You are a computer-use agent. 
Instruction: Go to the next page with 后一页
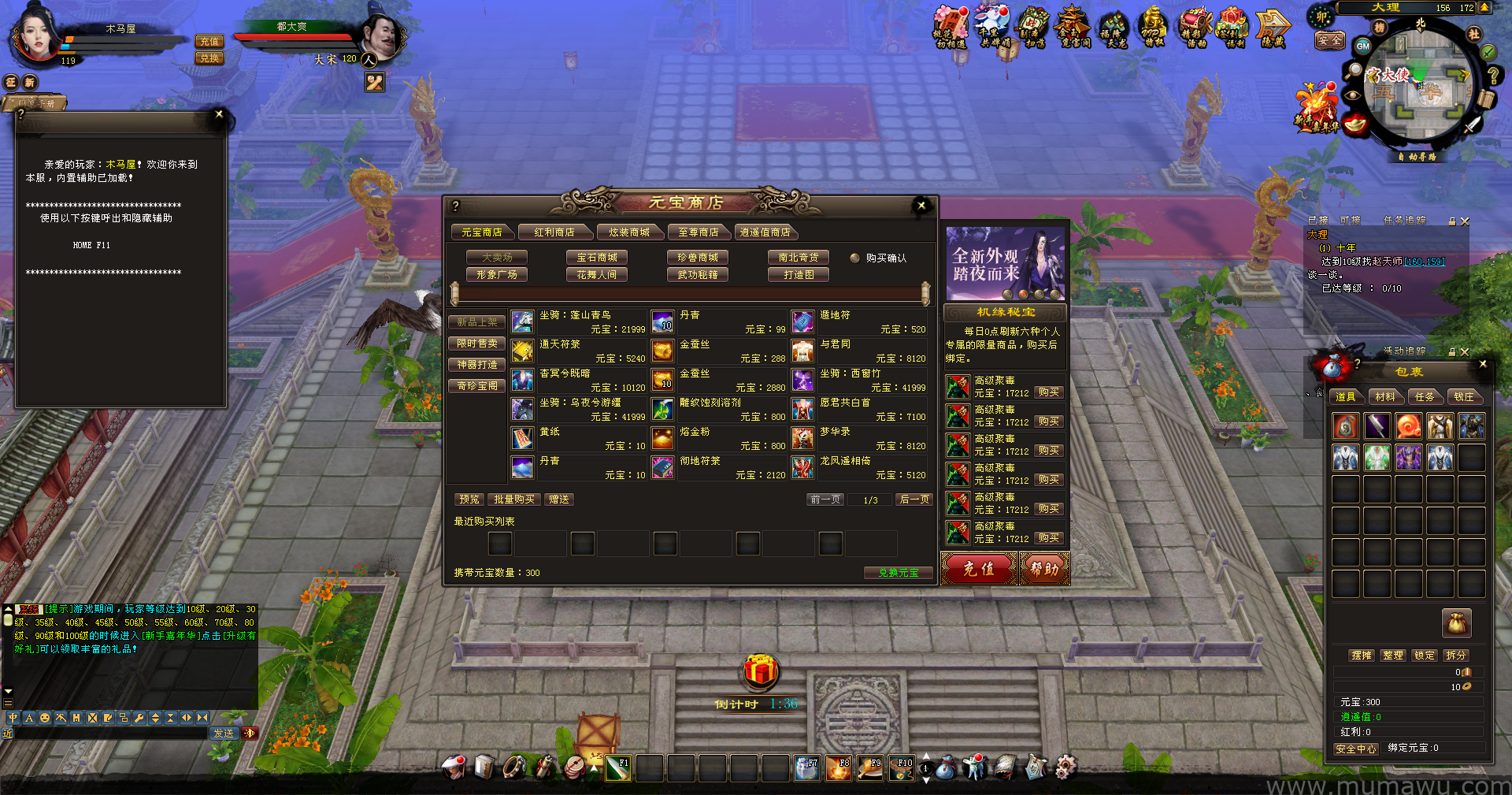(x=914, y=500)
